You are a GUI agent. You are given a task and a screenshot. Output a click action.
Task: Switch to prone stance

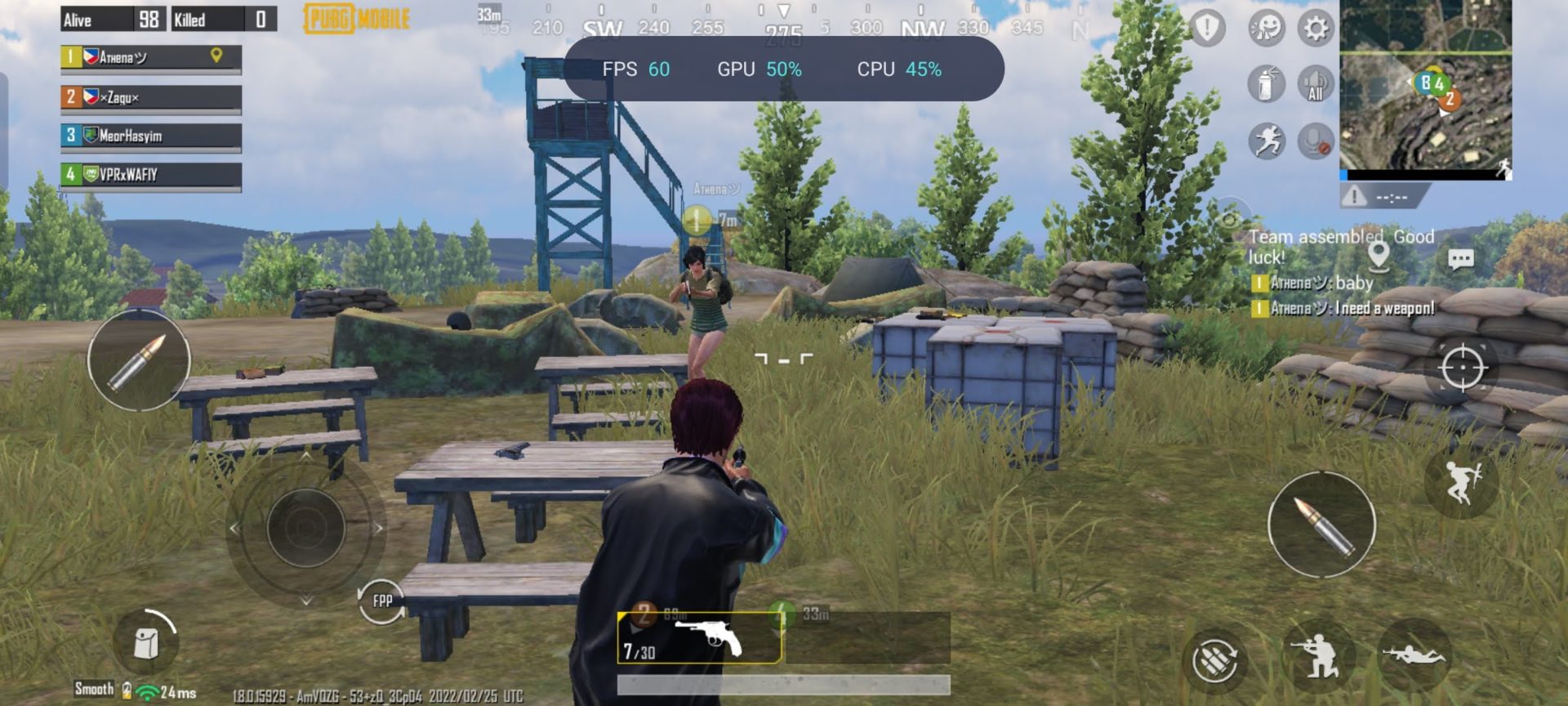1414,654
